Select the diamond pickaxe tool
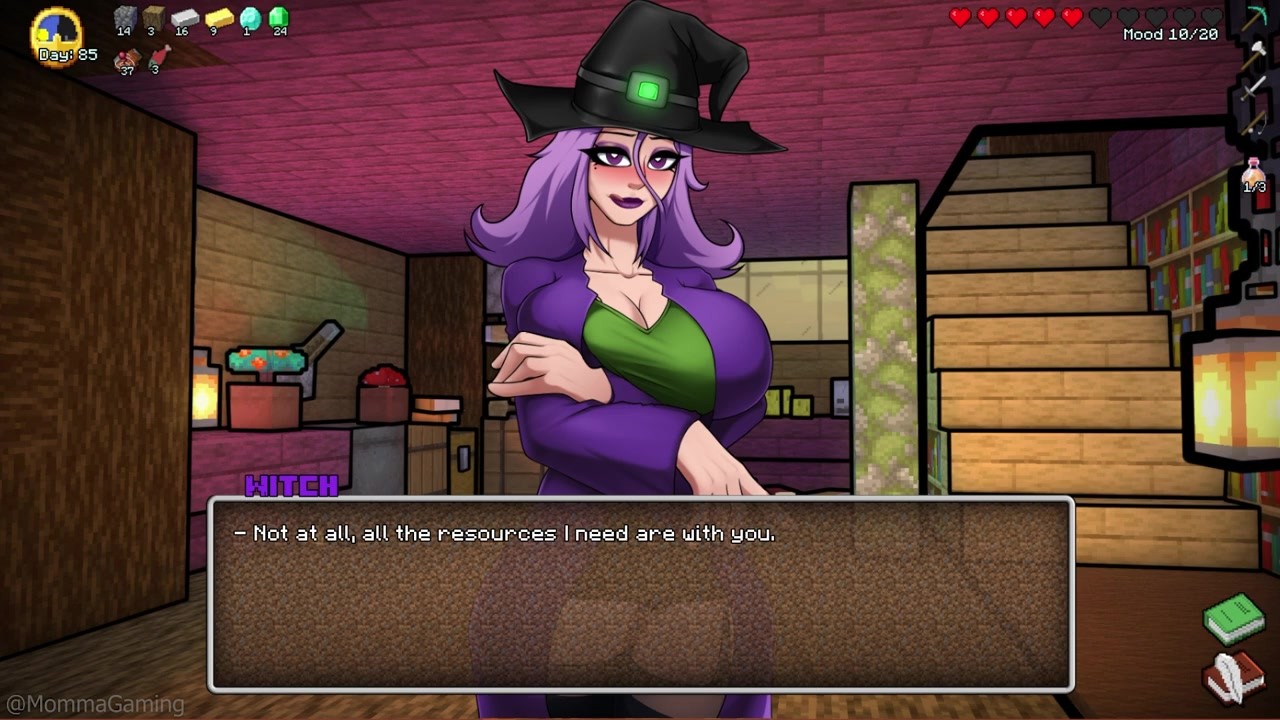1280x720 pixels. click(x=1255, y=18)
